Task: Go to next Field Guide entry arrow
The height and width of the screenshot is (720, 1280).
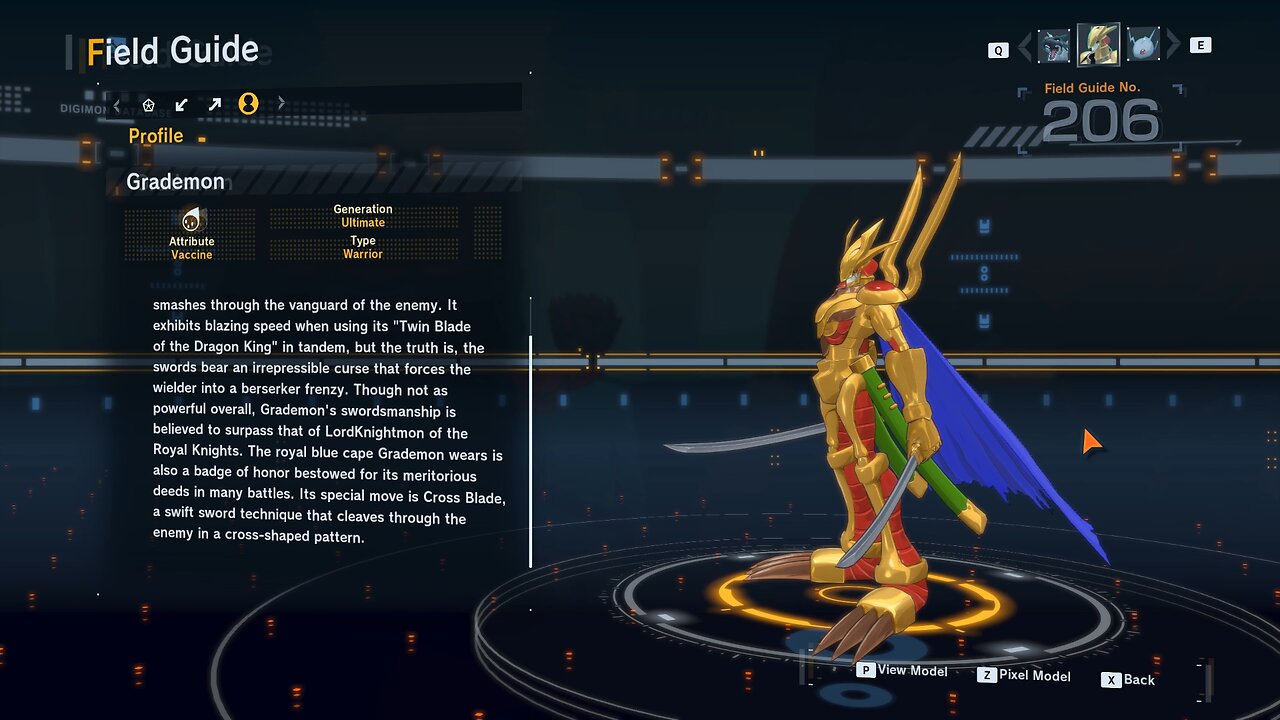Action: point(1174,45)
